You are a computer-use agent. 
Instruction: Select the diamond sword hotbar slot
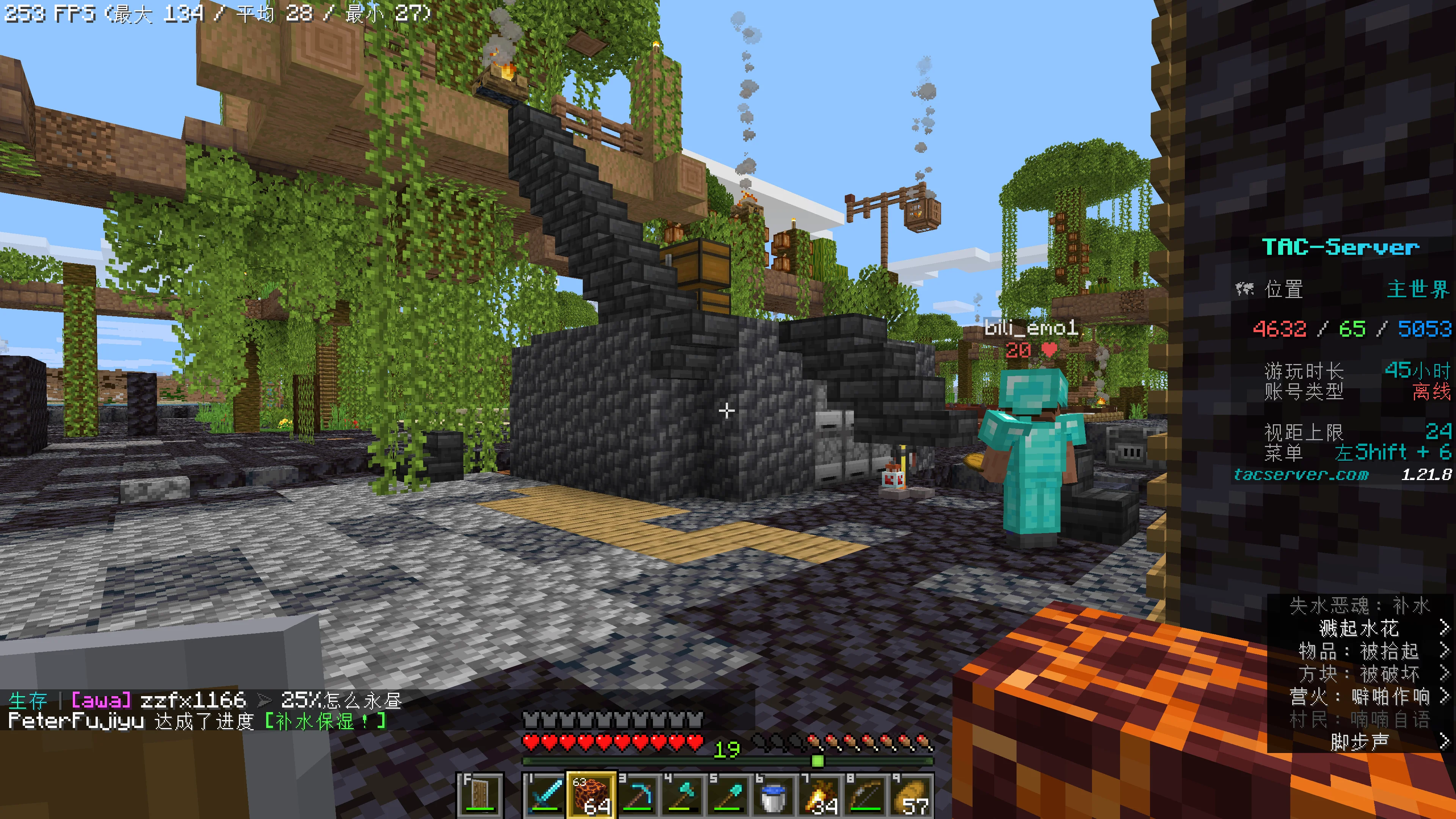(545, 794)
